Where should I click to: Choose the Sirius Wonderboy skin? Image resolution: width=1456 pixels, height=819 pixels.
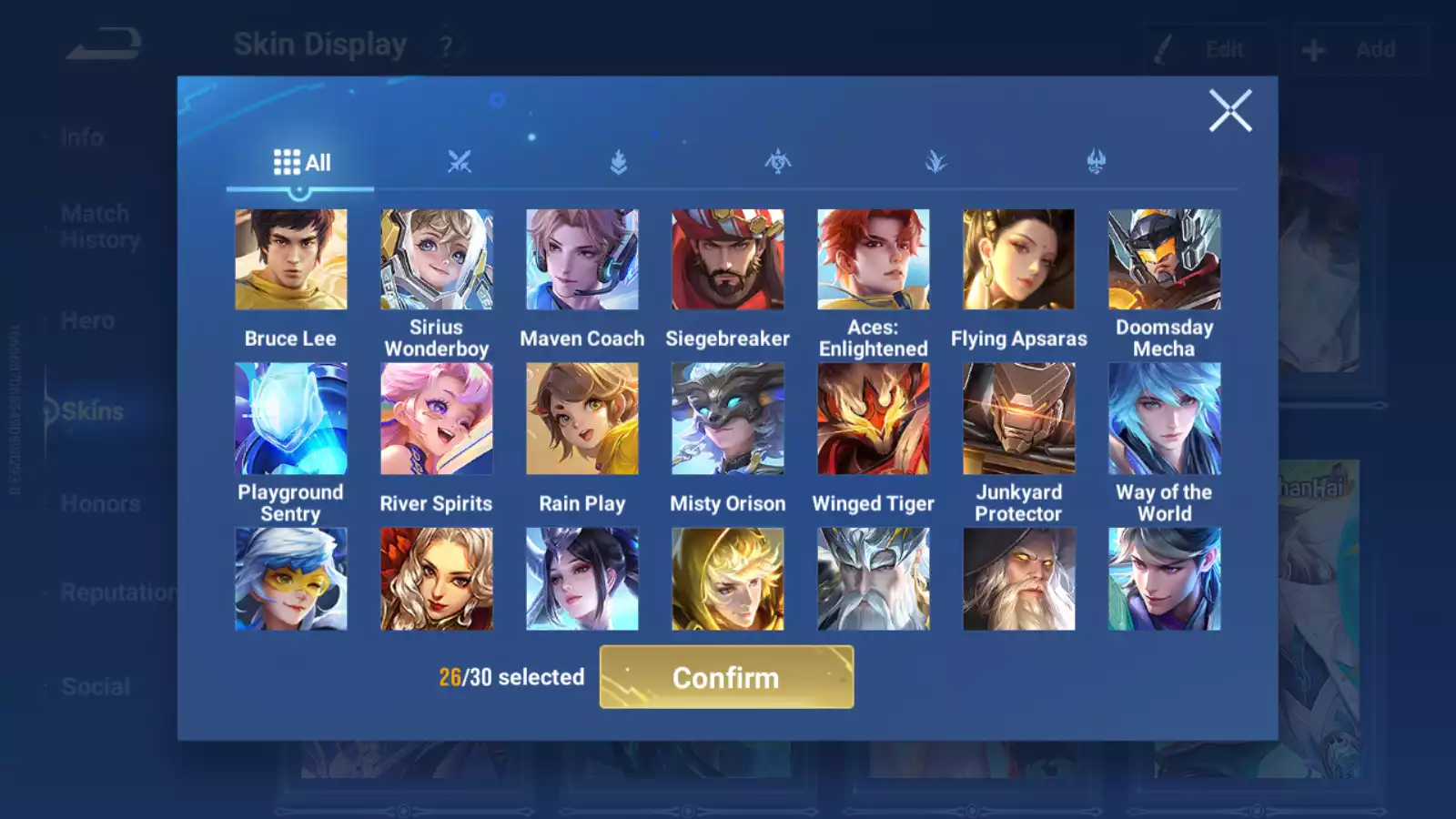point(436,259)
